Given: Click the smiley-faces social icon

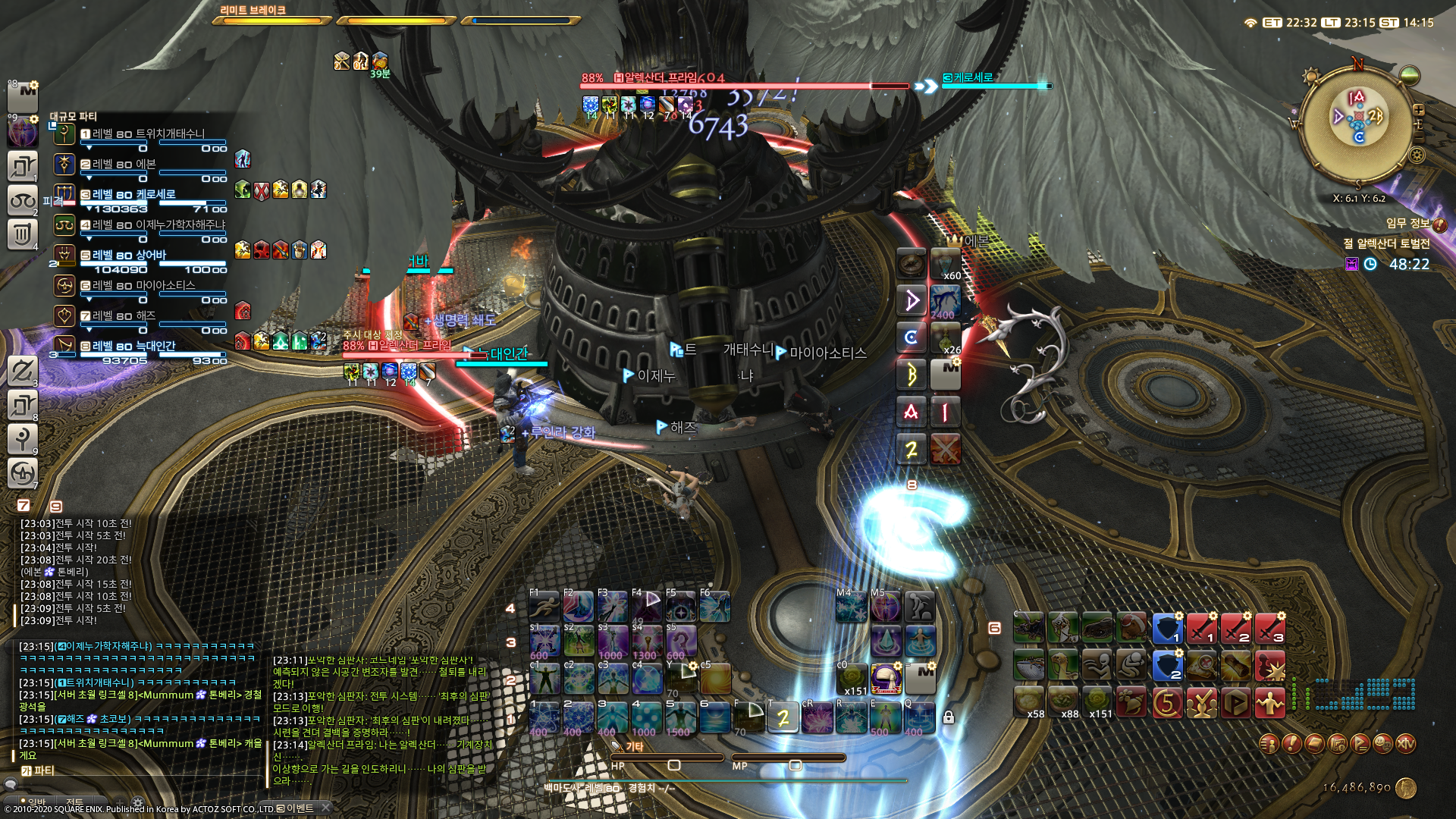Looking at the screenshot, I should pyautogui.click(x=1383, y=745).
